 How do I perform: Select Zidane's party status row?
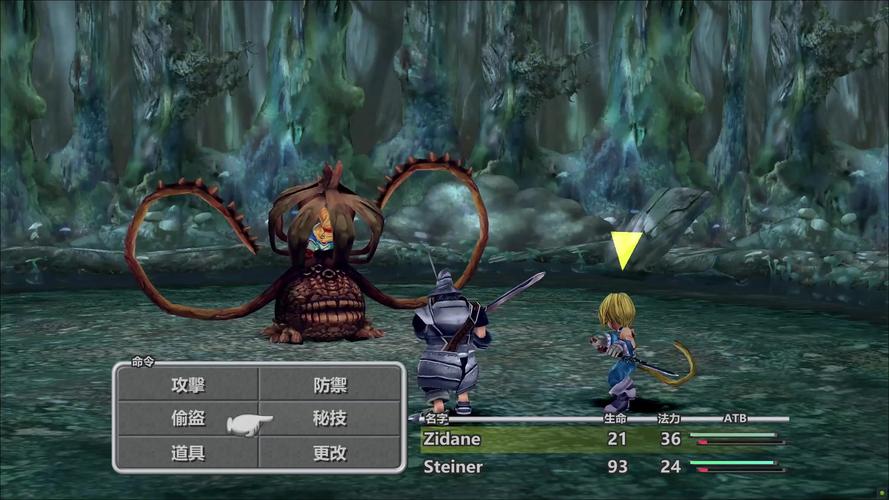pyautogui.click(x=600, y=439)
